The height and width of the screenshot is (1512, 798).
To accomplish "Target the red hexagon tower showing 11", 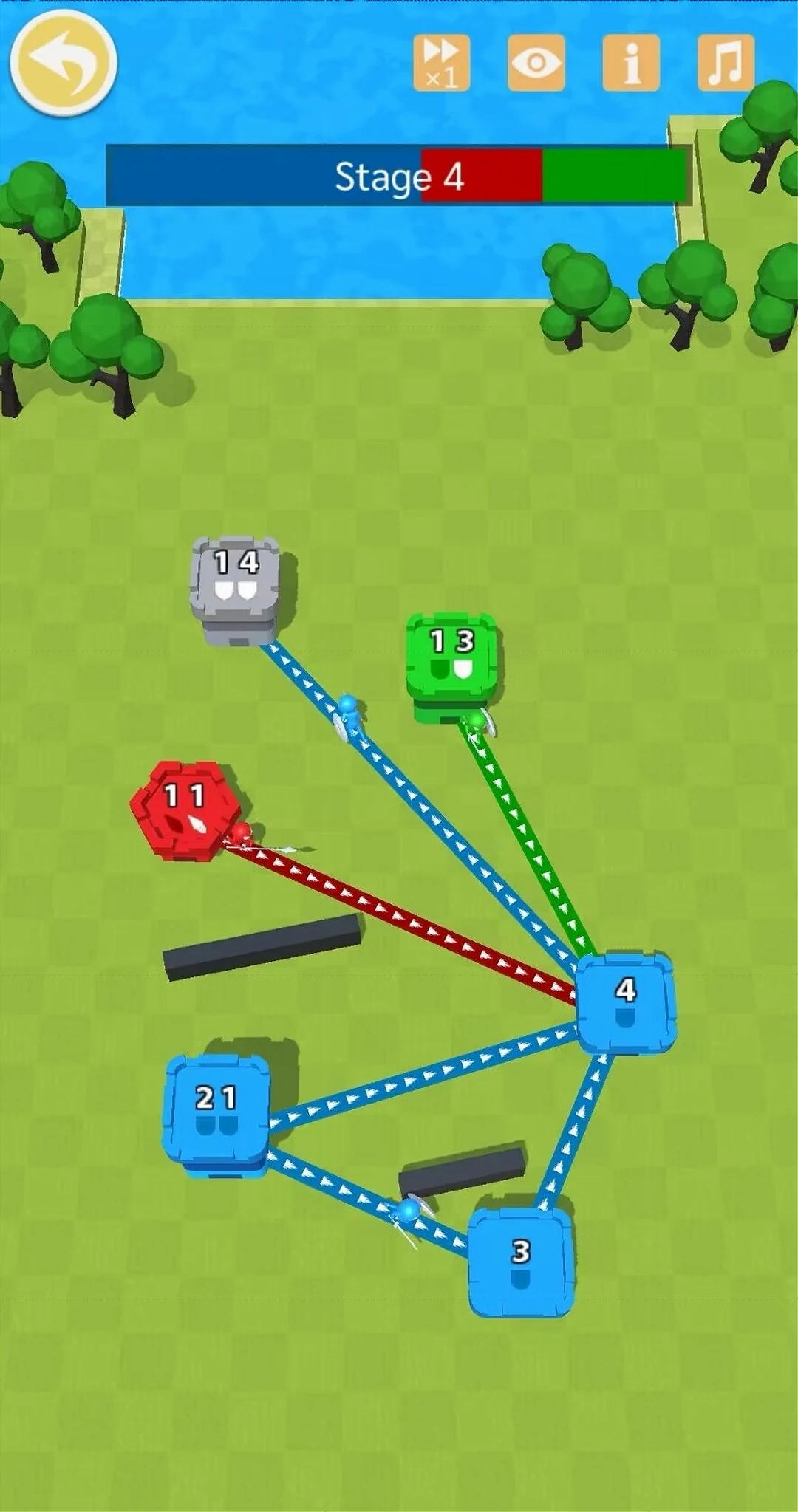I will pos(185,810).
